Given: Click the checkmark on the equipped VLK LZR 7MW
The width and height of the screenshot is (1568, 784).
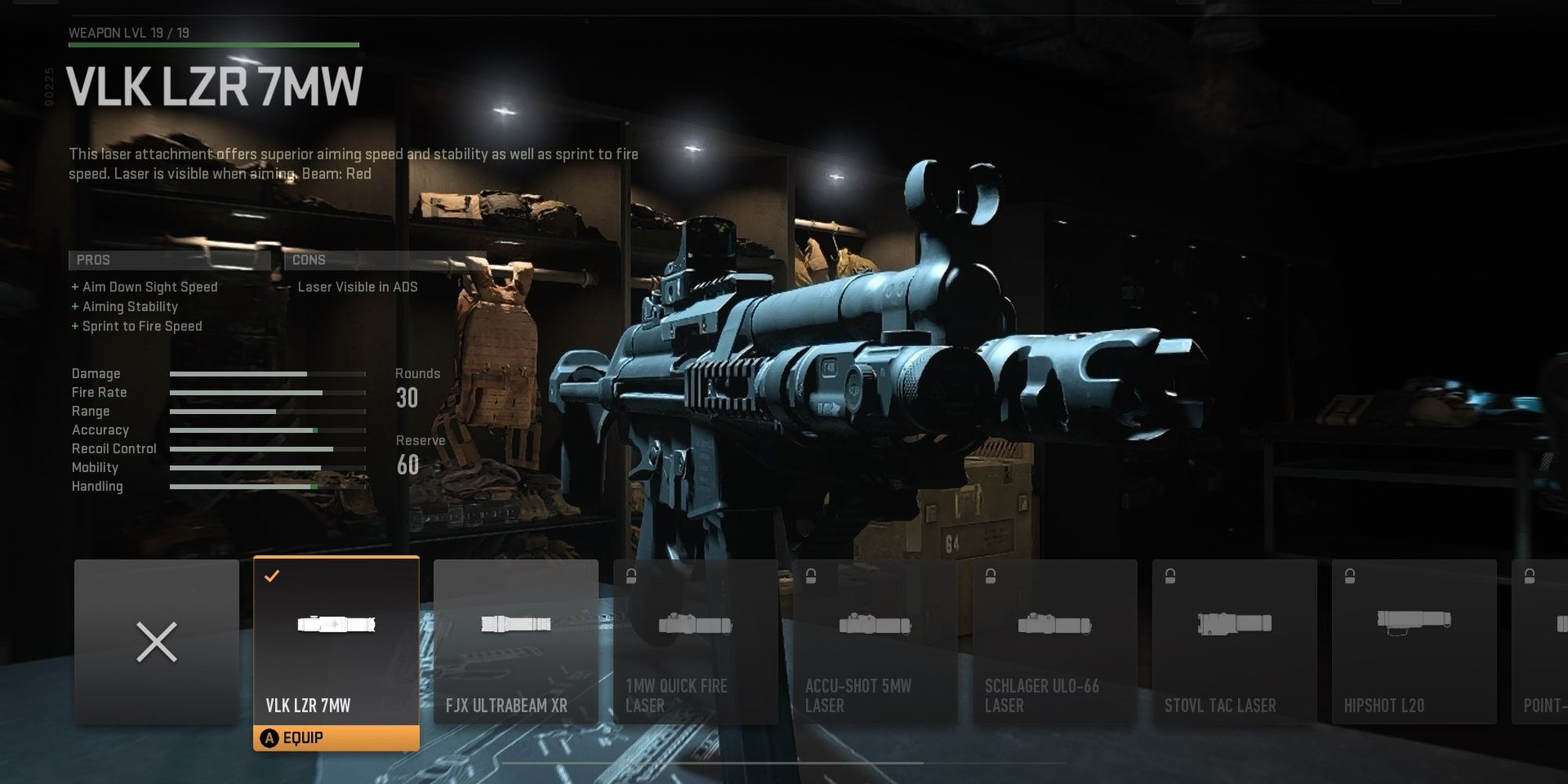Looking at the screenshot, I should coord(270,575).
